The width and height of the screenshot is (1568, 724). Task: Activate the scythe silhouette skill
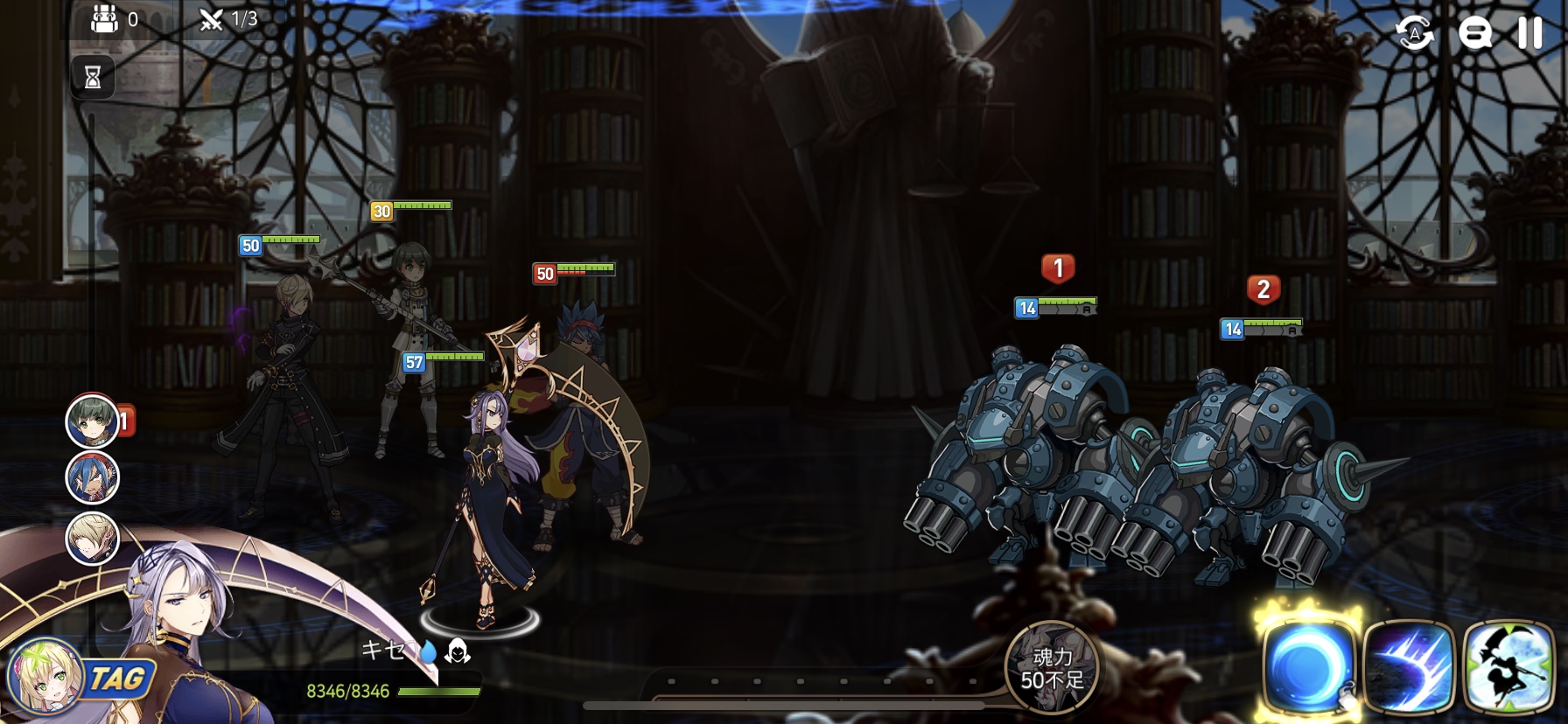coord(1508,666)
